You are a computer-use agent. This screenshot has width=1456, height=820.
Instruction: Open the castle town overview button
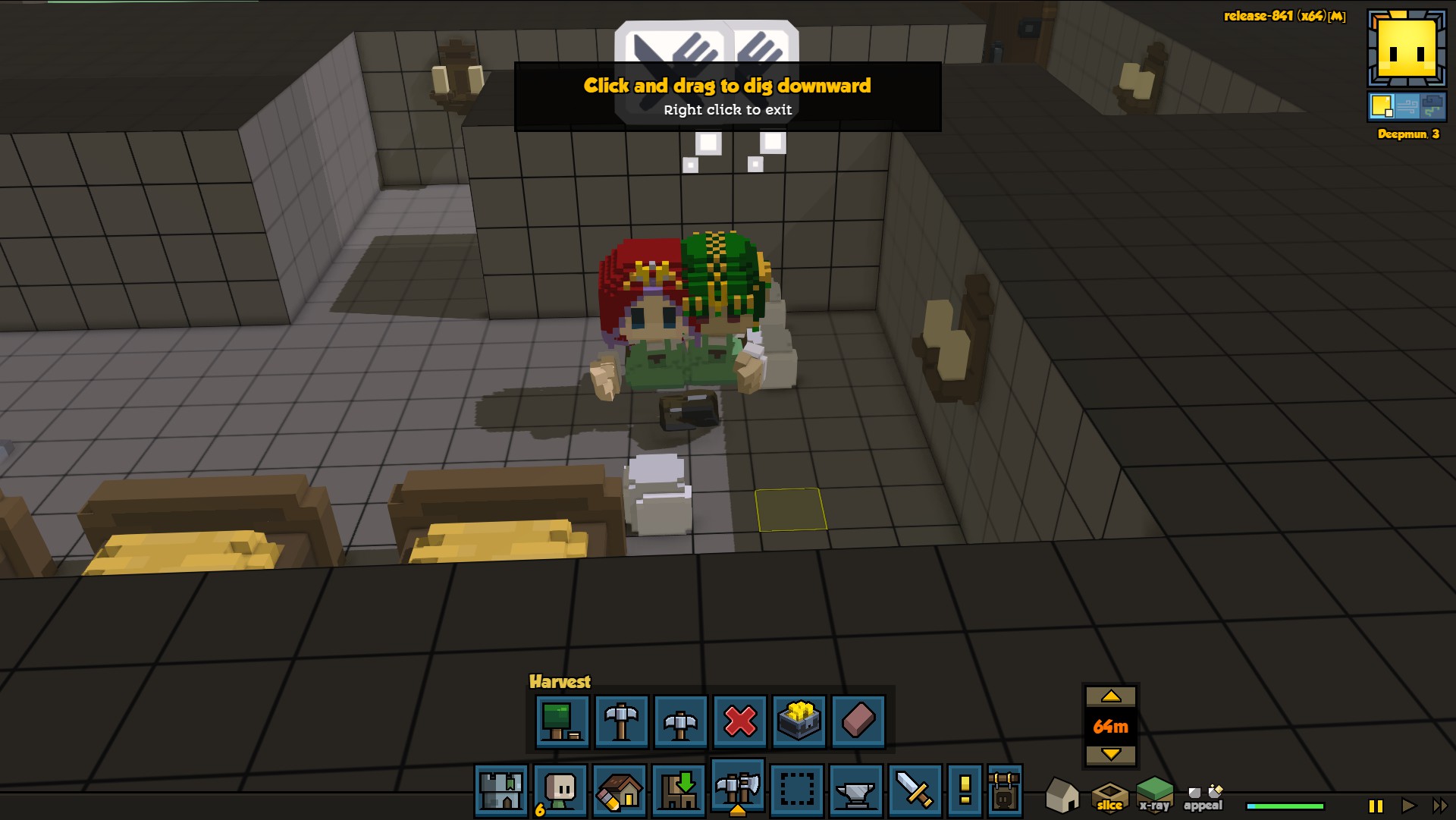point(500,790)
